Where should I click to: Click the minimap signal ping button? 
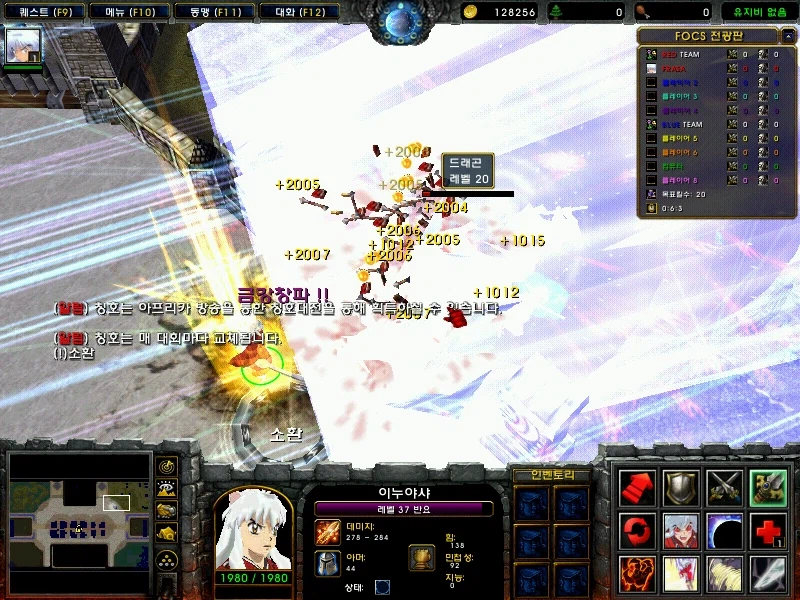pyautogui.click(x=167, y=466)
